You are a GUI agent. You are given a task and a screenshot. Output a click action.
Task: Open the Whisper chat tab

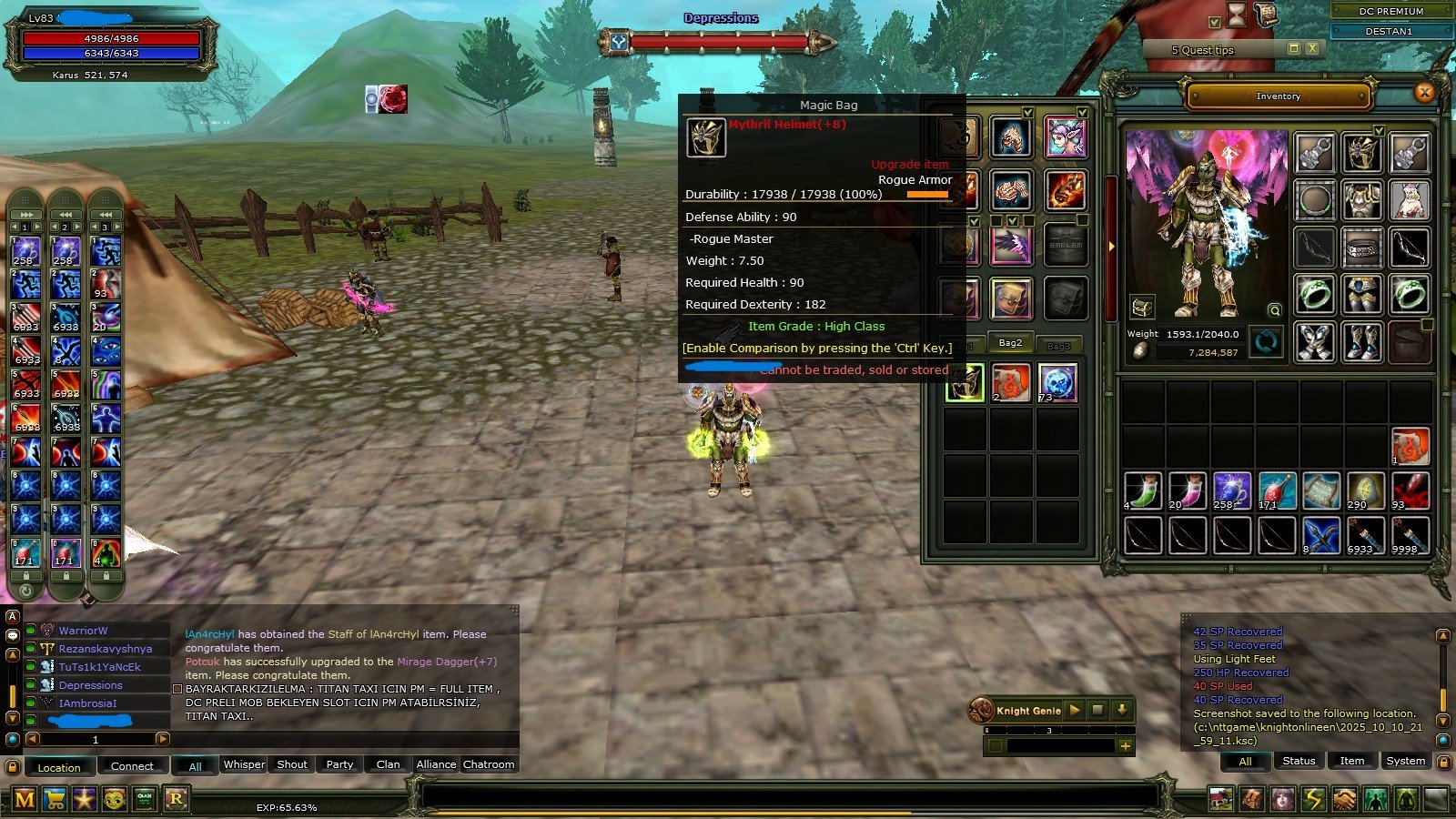click(x=244, y=764)
